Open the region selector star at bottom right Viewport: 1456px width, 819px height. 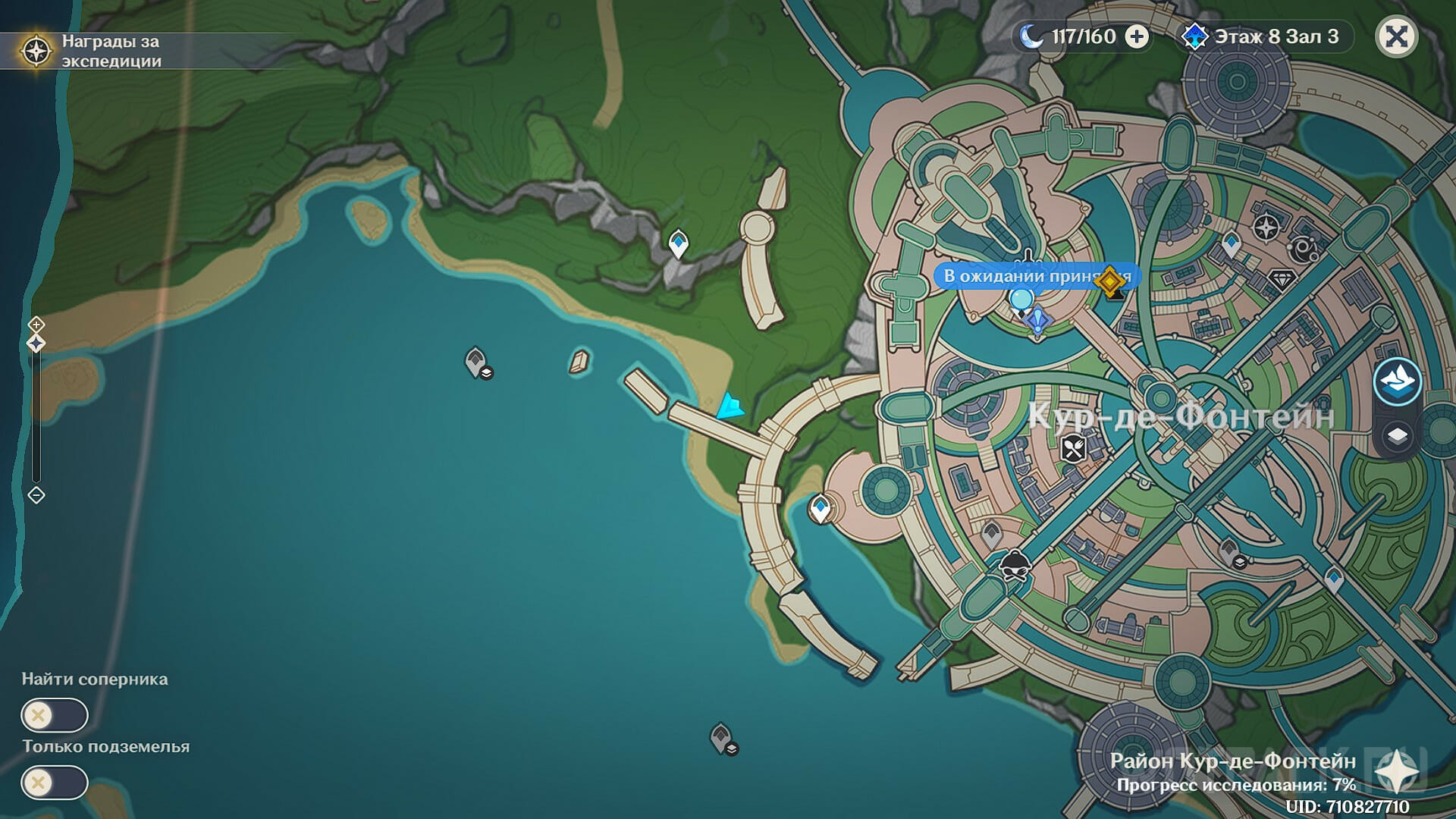point(1397,773)
